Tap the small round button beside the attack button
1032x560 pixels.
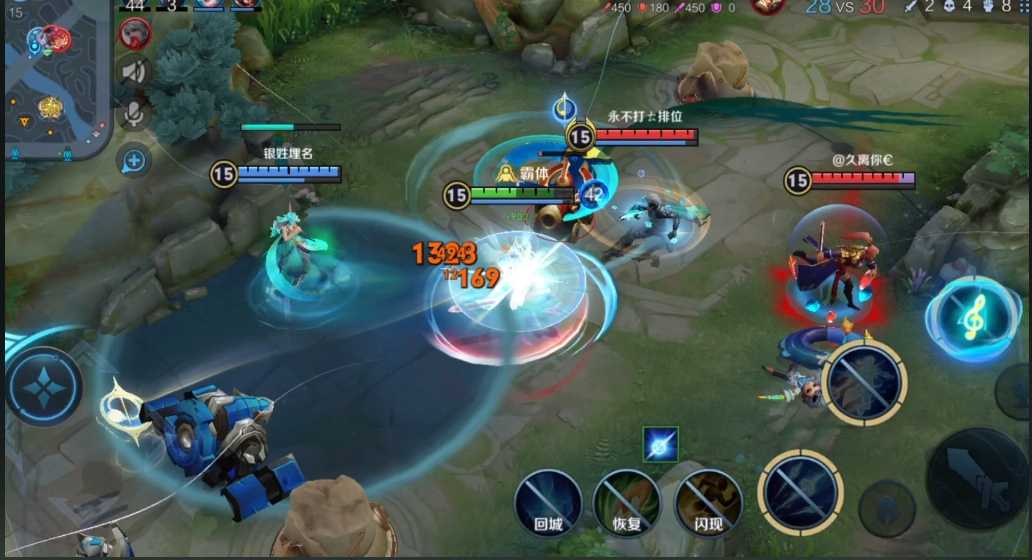(x=886, y=508)
